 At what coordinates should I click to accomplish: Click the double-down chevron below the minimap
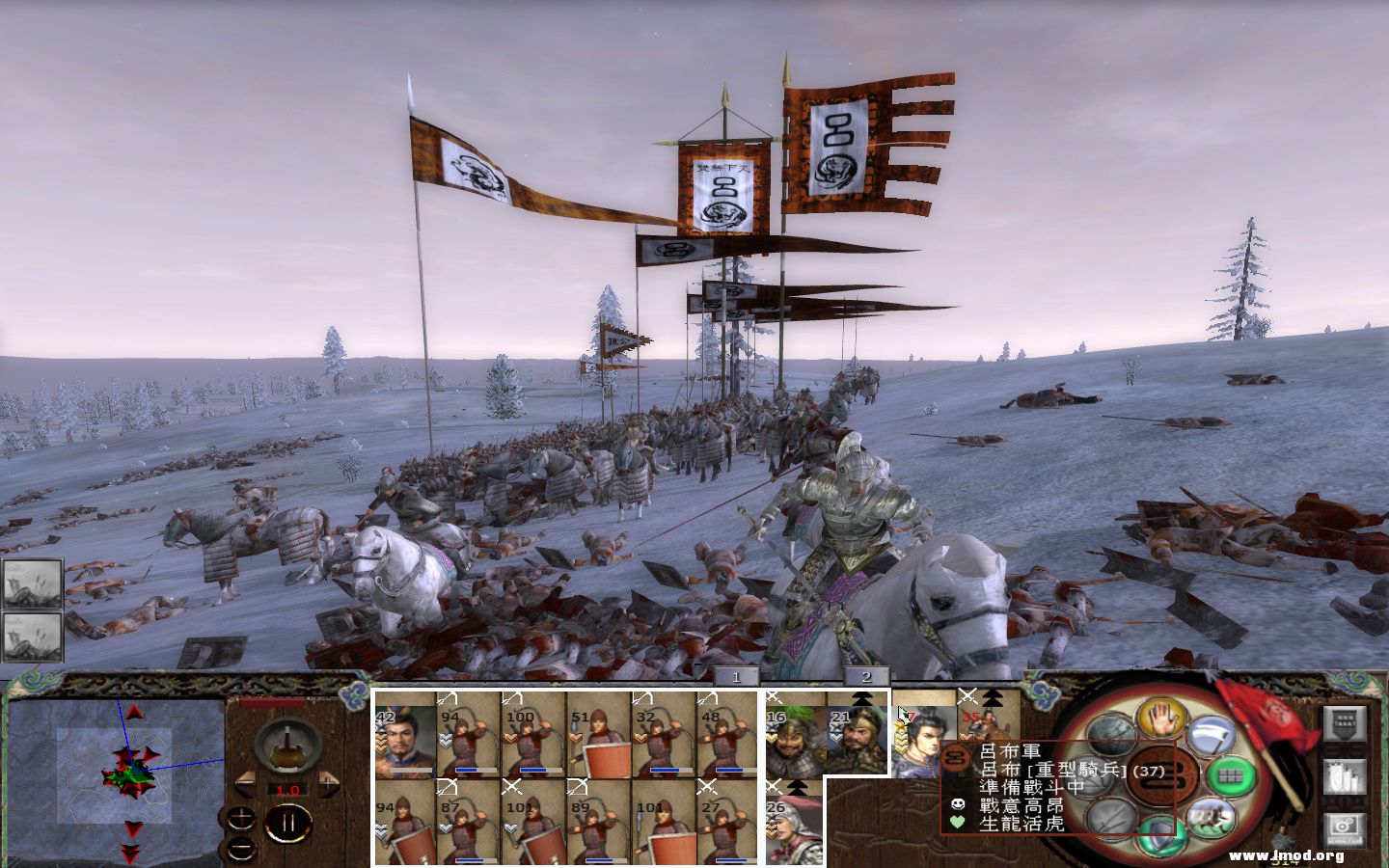click(x=128, y=854)
